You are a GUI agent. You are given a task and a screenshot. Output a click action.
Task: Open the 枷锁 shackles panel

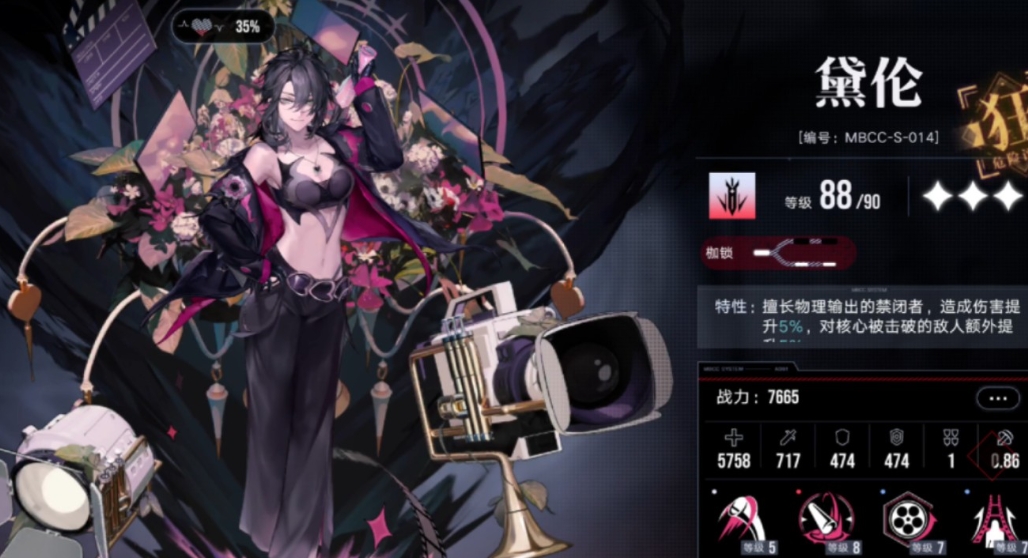coord(777,254)
